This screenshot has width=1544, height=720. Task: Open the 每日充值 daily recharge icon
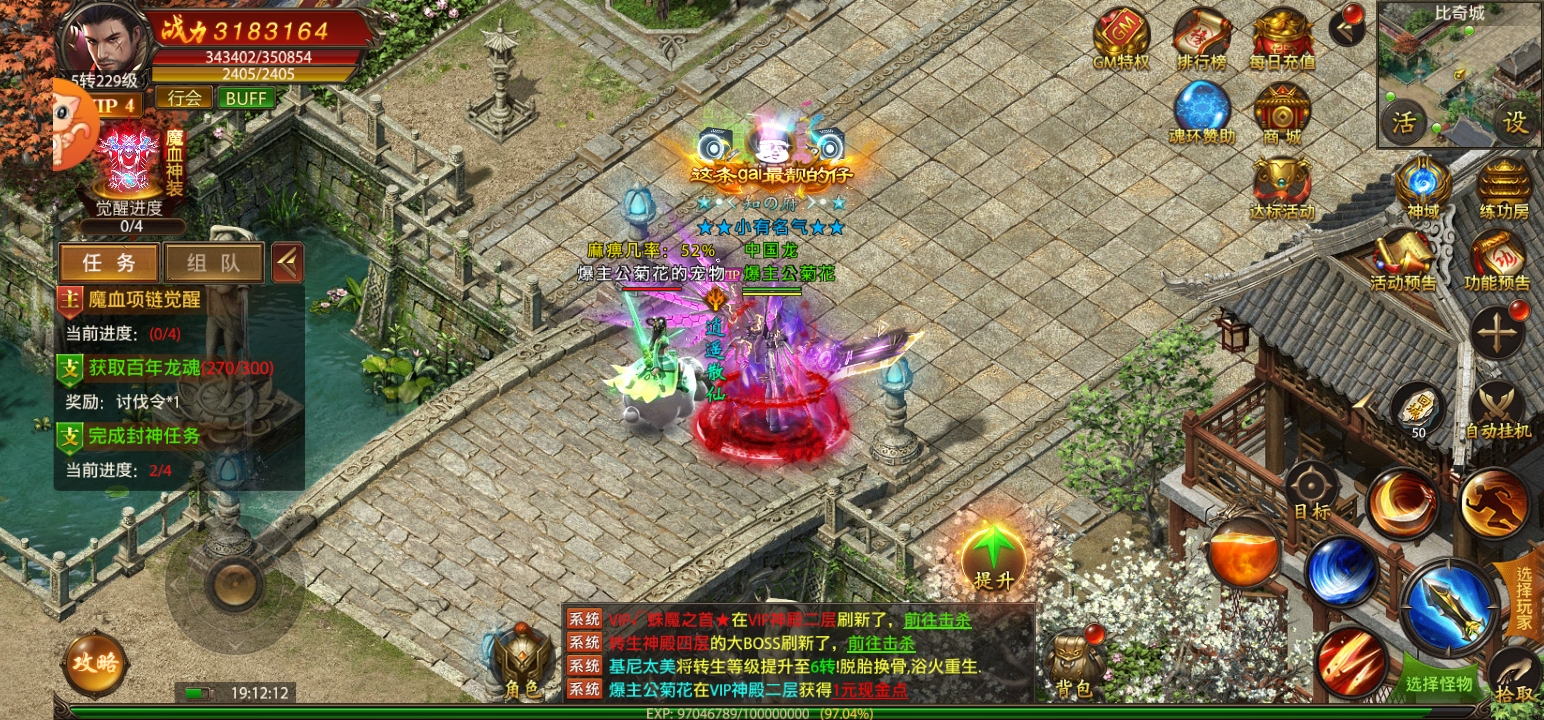click(x=1282, y=36)
